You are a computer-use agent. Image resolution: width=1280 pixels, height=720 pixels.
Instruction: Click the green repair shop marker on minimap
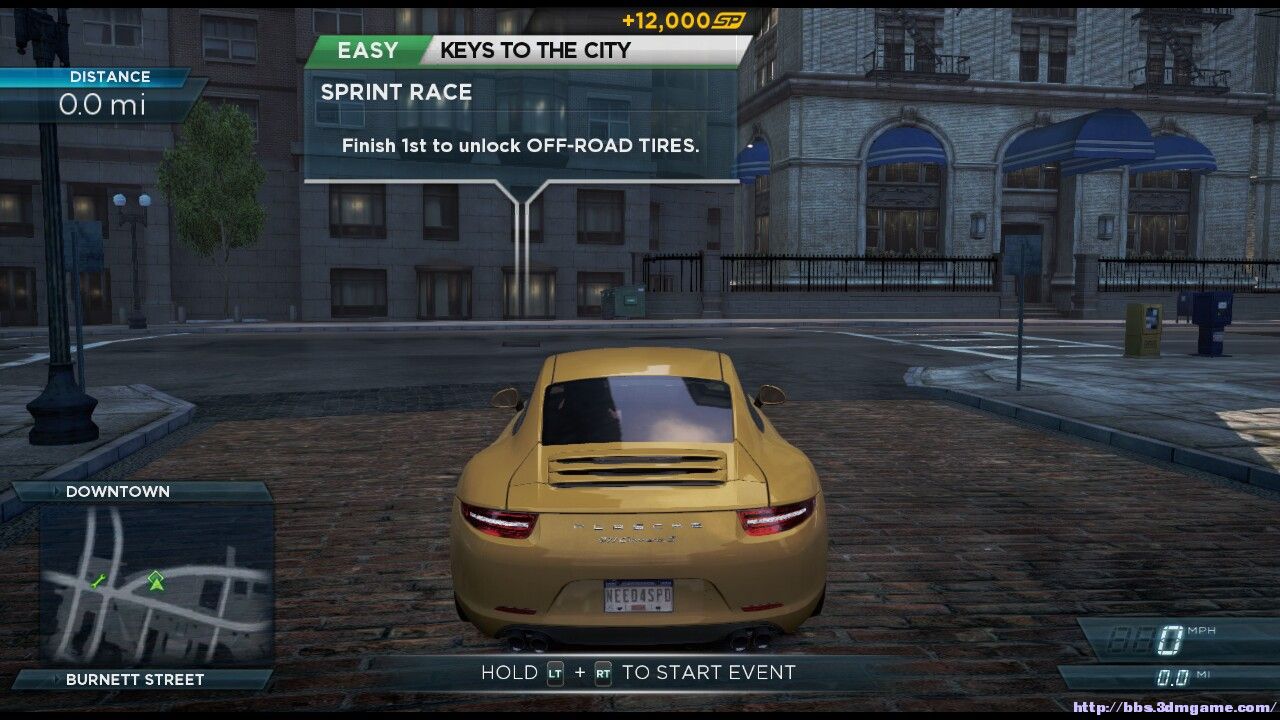(x=98, y=581)
